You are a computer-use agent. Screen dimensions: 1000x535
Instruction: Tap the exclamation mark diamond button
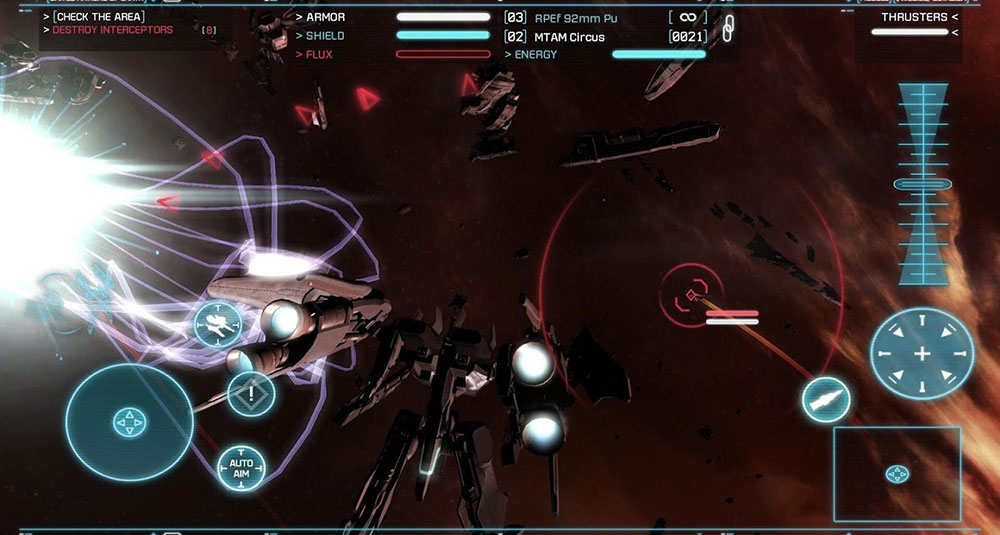pyautogui.click(x=251, y=393)
